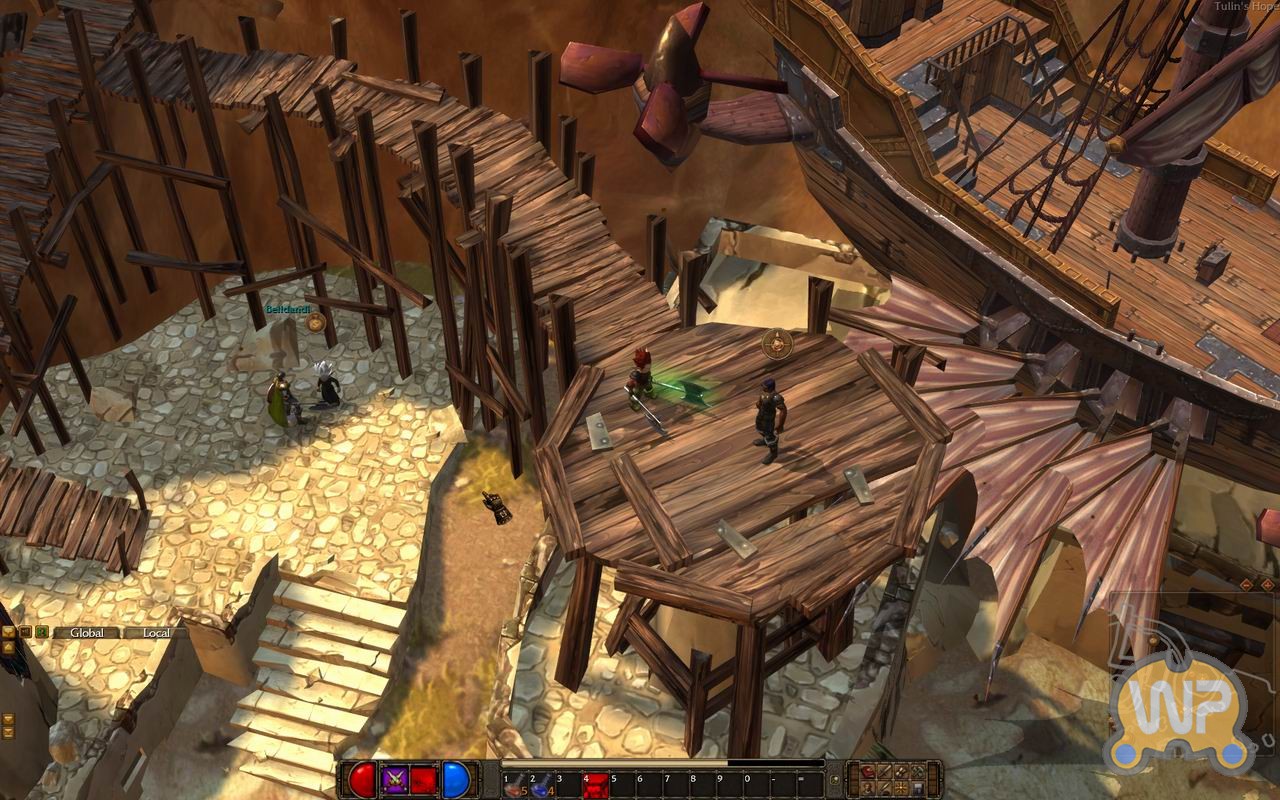Click the gold arrow button left of chat tabs

pos(9,632)
